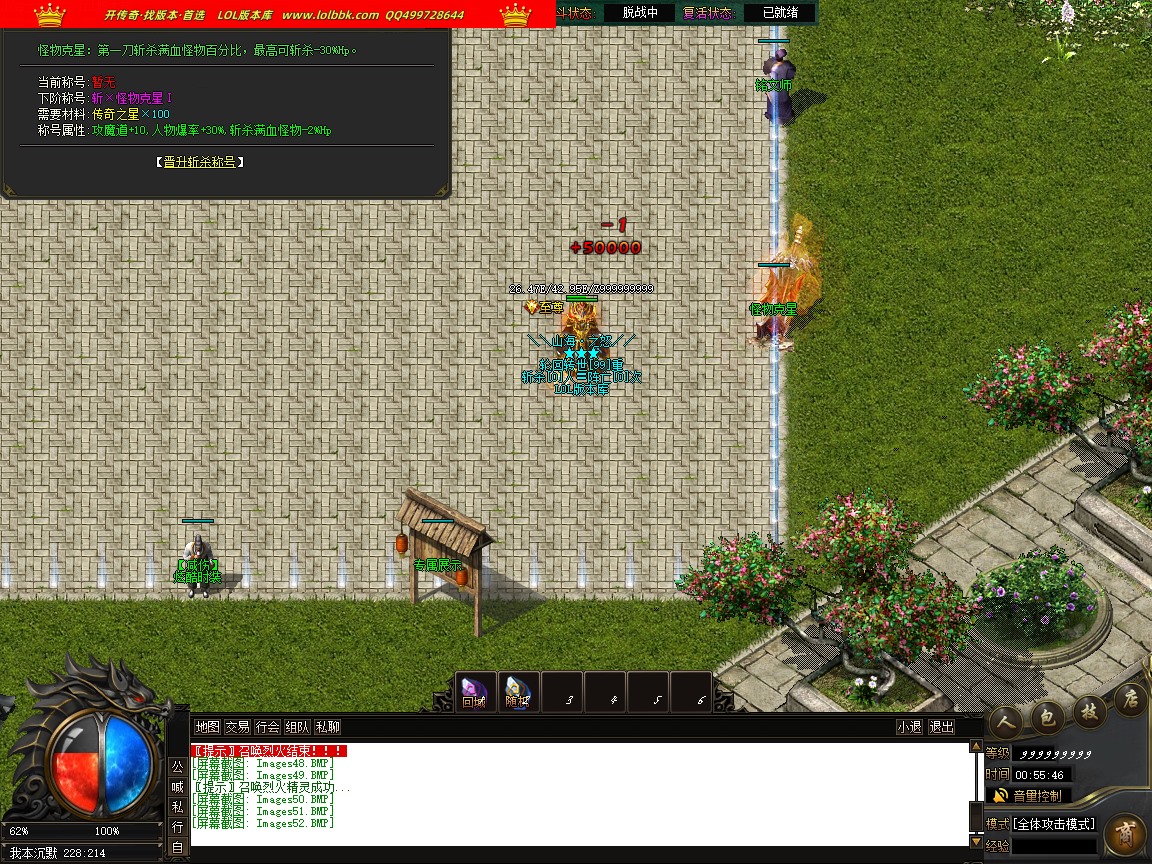Click the round 商 merchant button

[1124, 833]
